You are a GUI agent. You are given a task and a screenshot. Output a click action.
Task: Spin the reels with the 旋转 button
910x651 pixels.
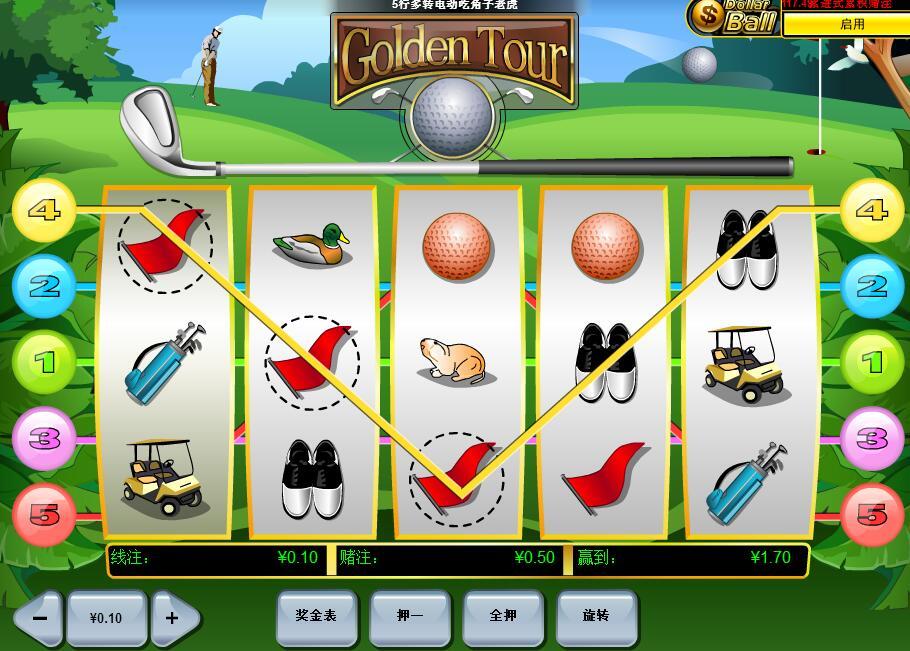(x=596, y=616)
